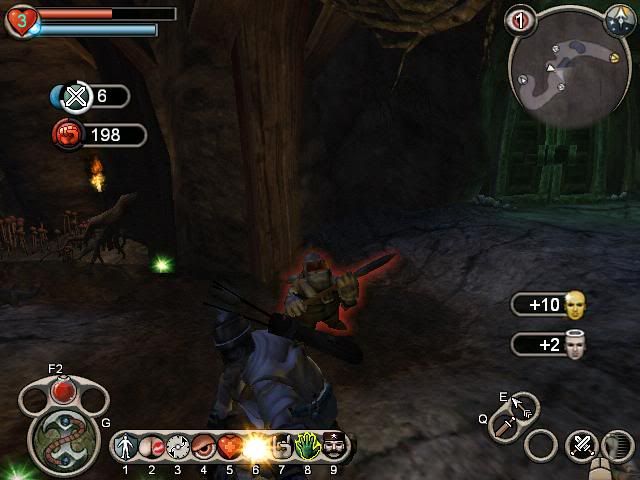The image size is (640, 480).
Task: Select the glowing highlighted hotbar slot
Action: point(256,446)
